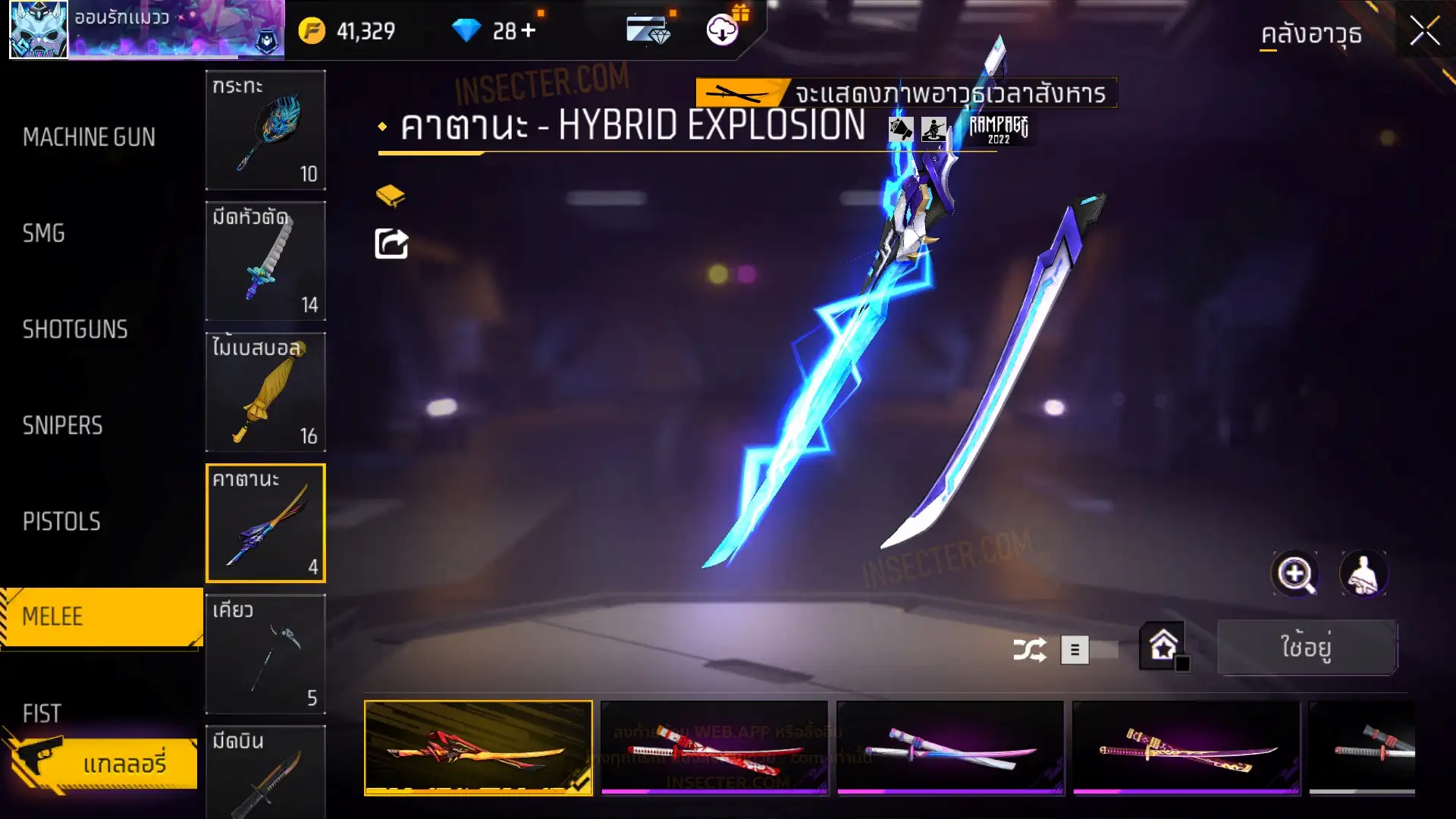The height and width of the screenshot is (819, 1456).
Task: Pick the scythe melee weapon tile
Action: point(265,654)
